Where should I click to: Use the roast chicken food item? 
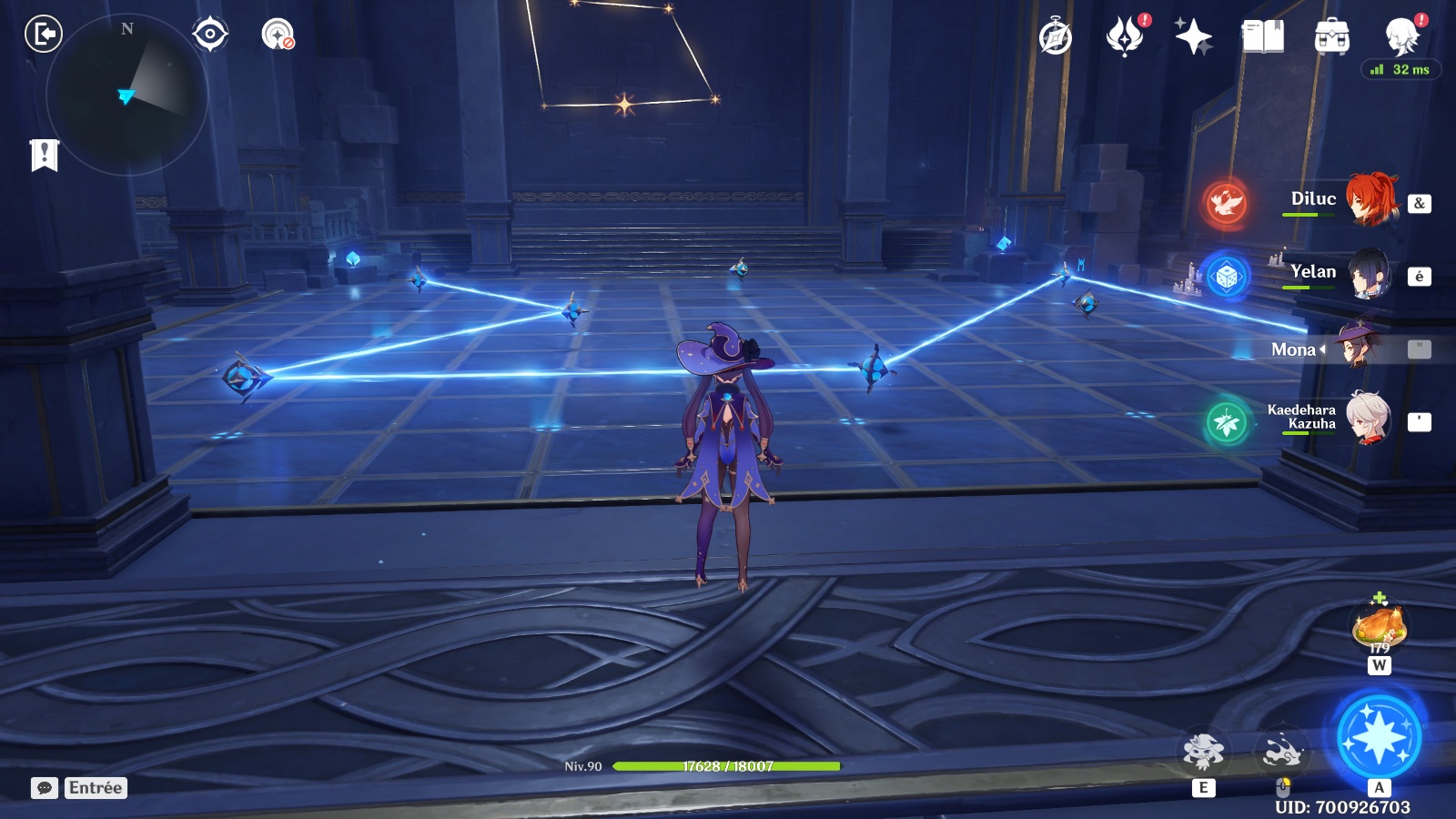coord(1379,625)
